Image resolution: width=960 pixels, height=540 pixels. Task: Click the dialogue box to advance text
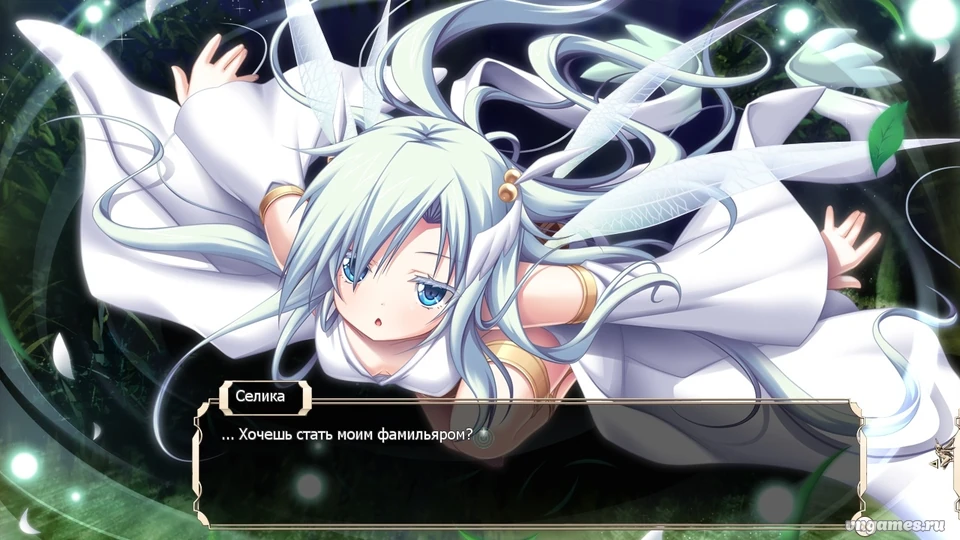(x=530, y=480)
